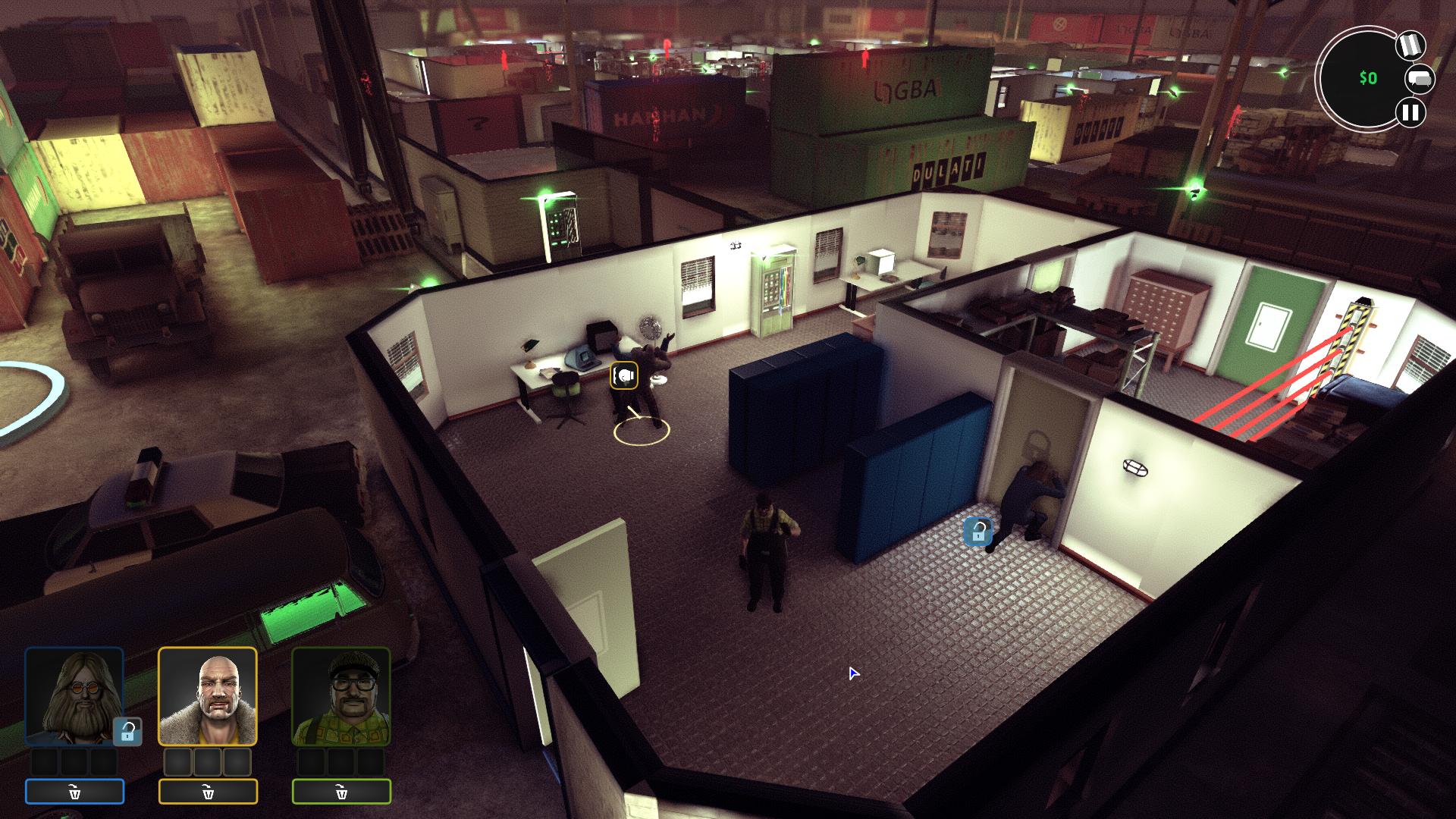This screenshot has width=1456, height=819.
Task: Open the speech bubbles dialogue log
Action: 1420,79
